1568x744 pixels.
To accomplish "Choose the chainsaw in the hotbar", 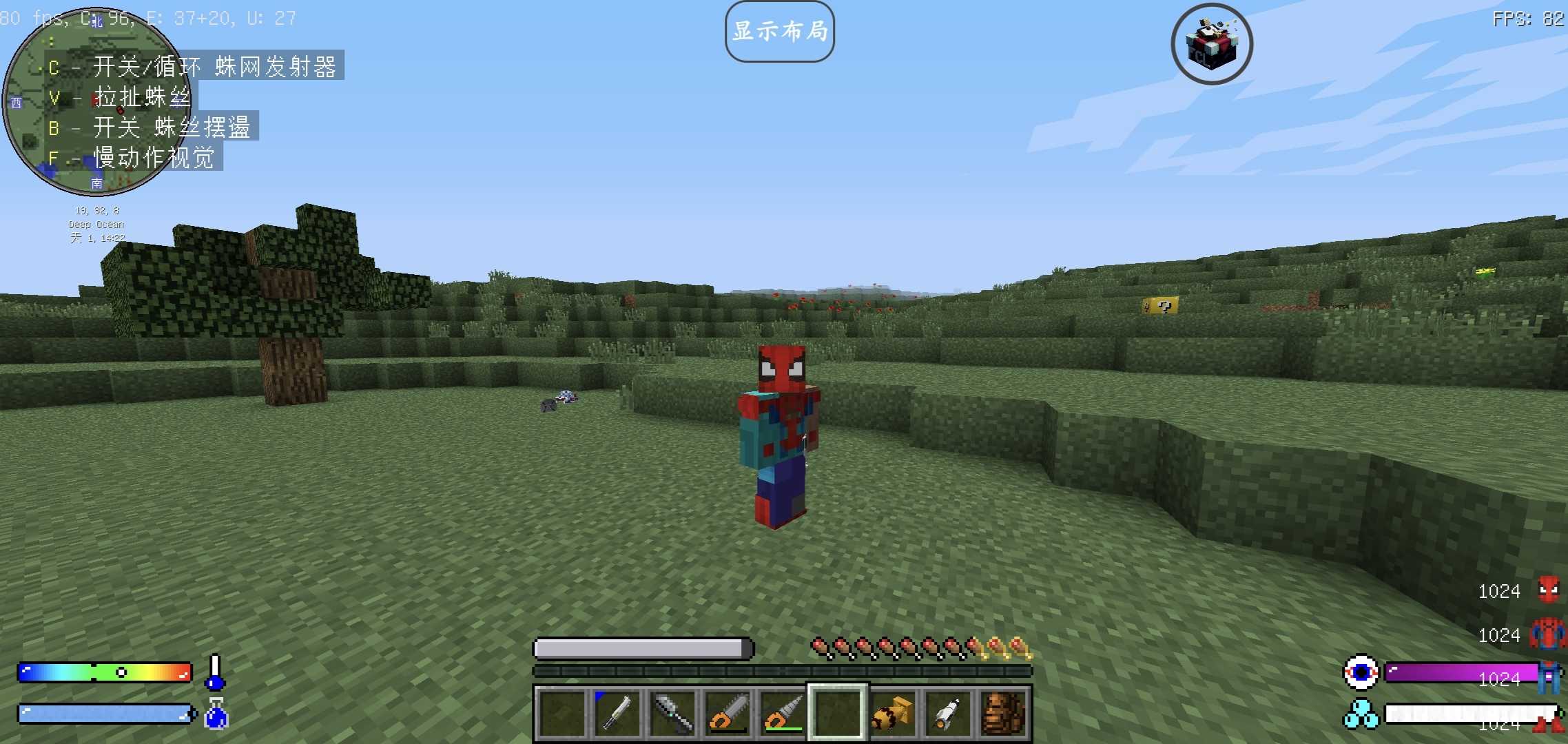I will point(727,712).
